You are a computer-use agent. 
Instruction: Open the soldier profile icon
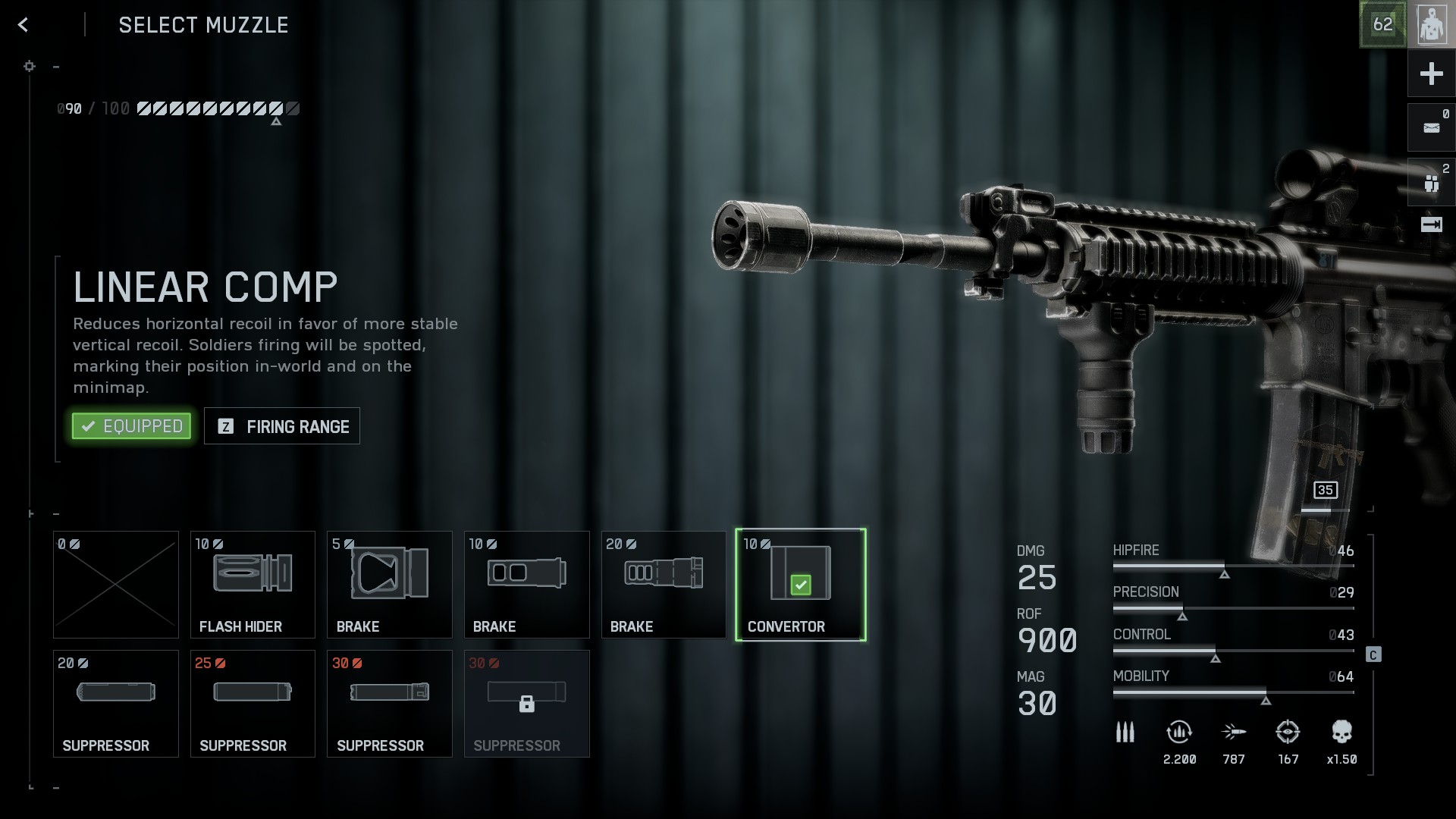pos(1431,25)
